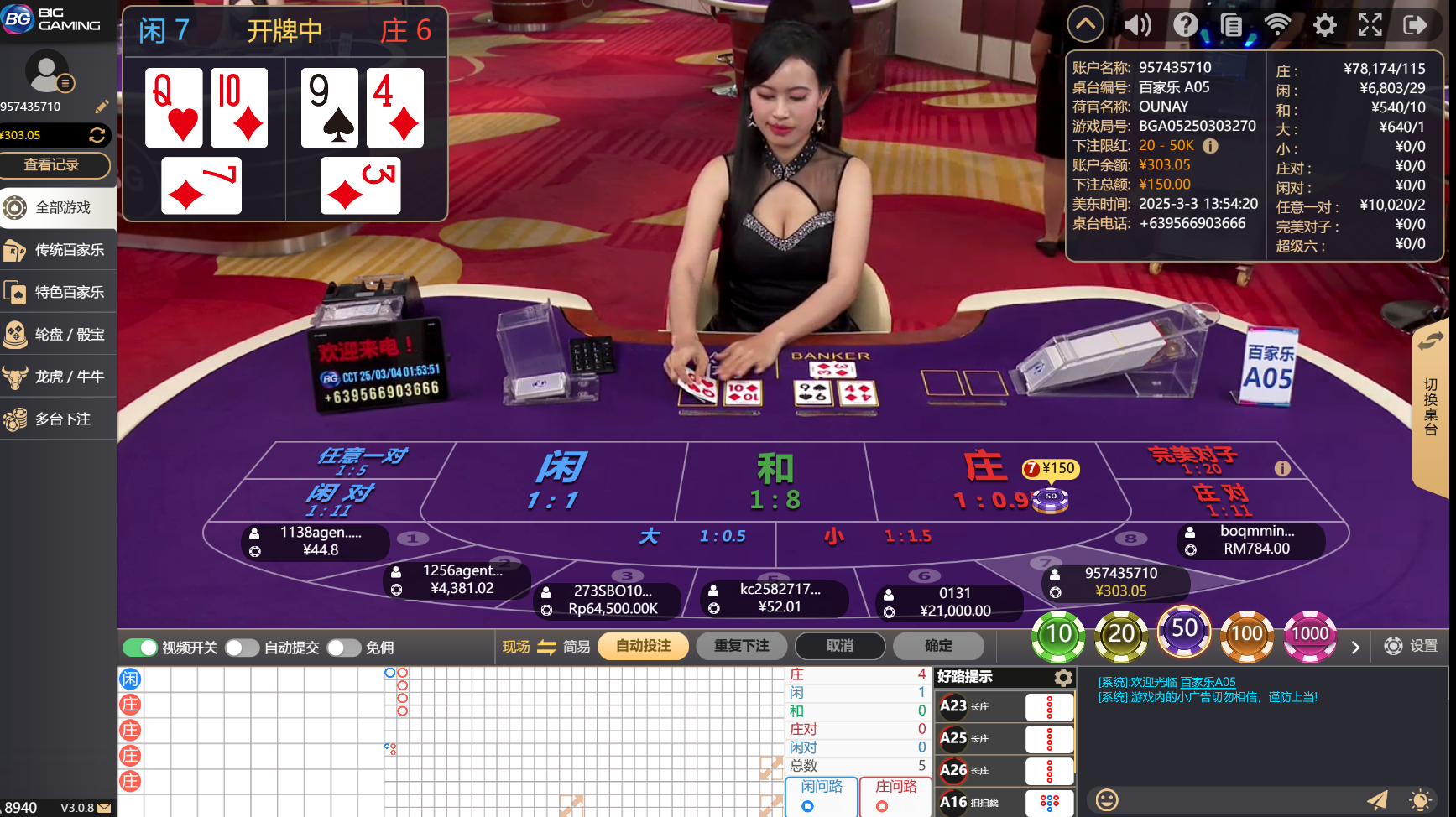
Task: Open the game records icon beside help
Action: click(1232, 24)
